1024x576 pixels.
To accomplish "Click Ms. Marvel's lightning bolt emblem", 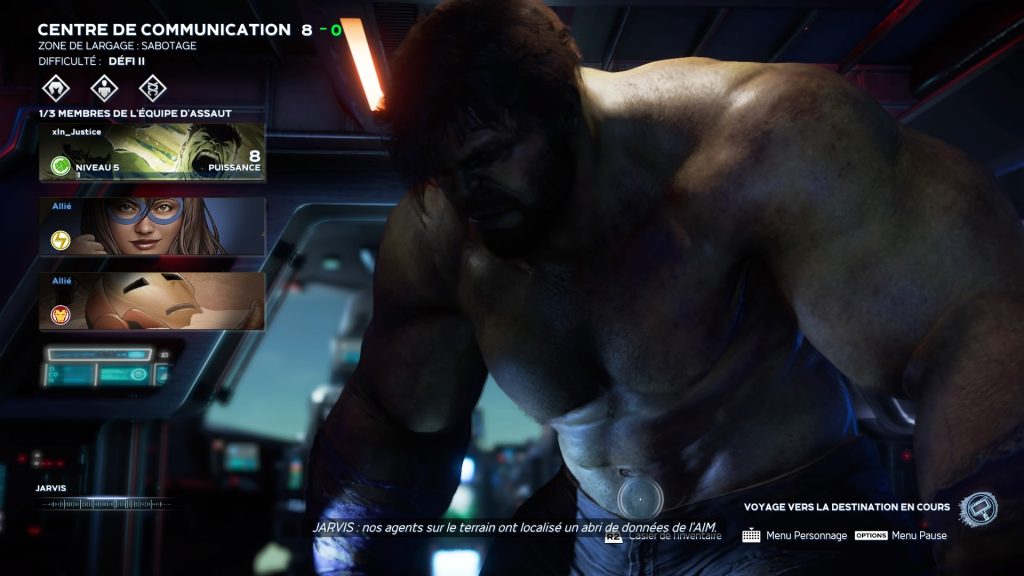I will pos(60,240).
